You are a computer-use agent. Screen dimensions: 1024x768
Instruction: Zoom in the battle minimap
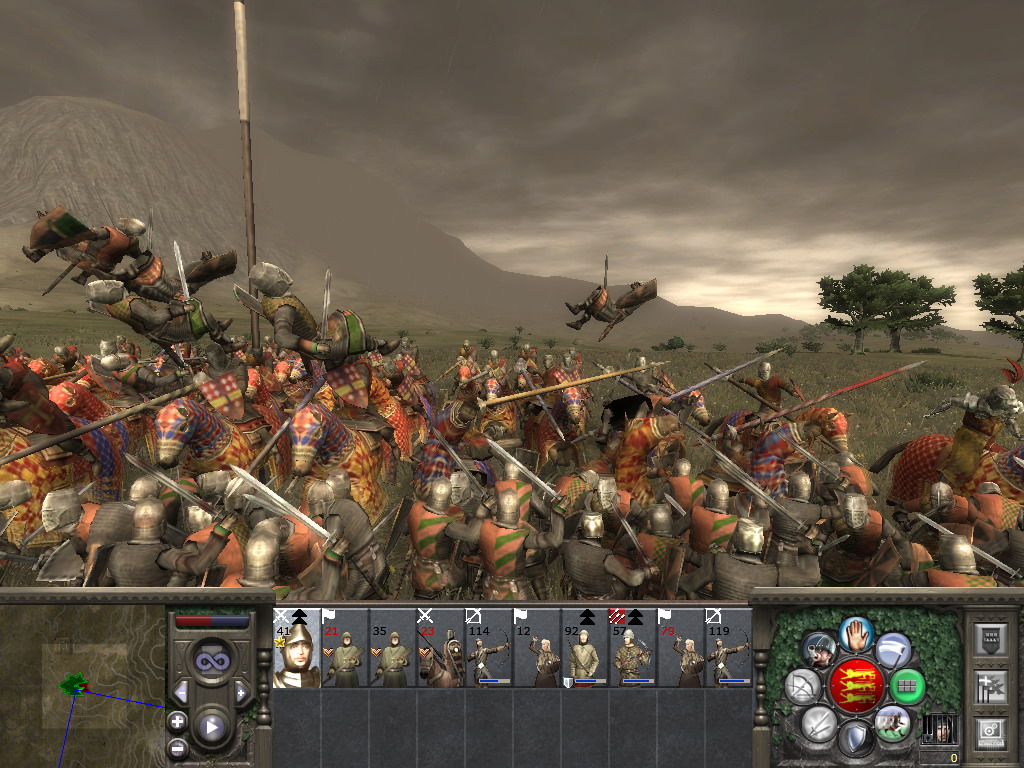(177, 720)
